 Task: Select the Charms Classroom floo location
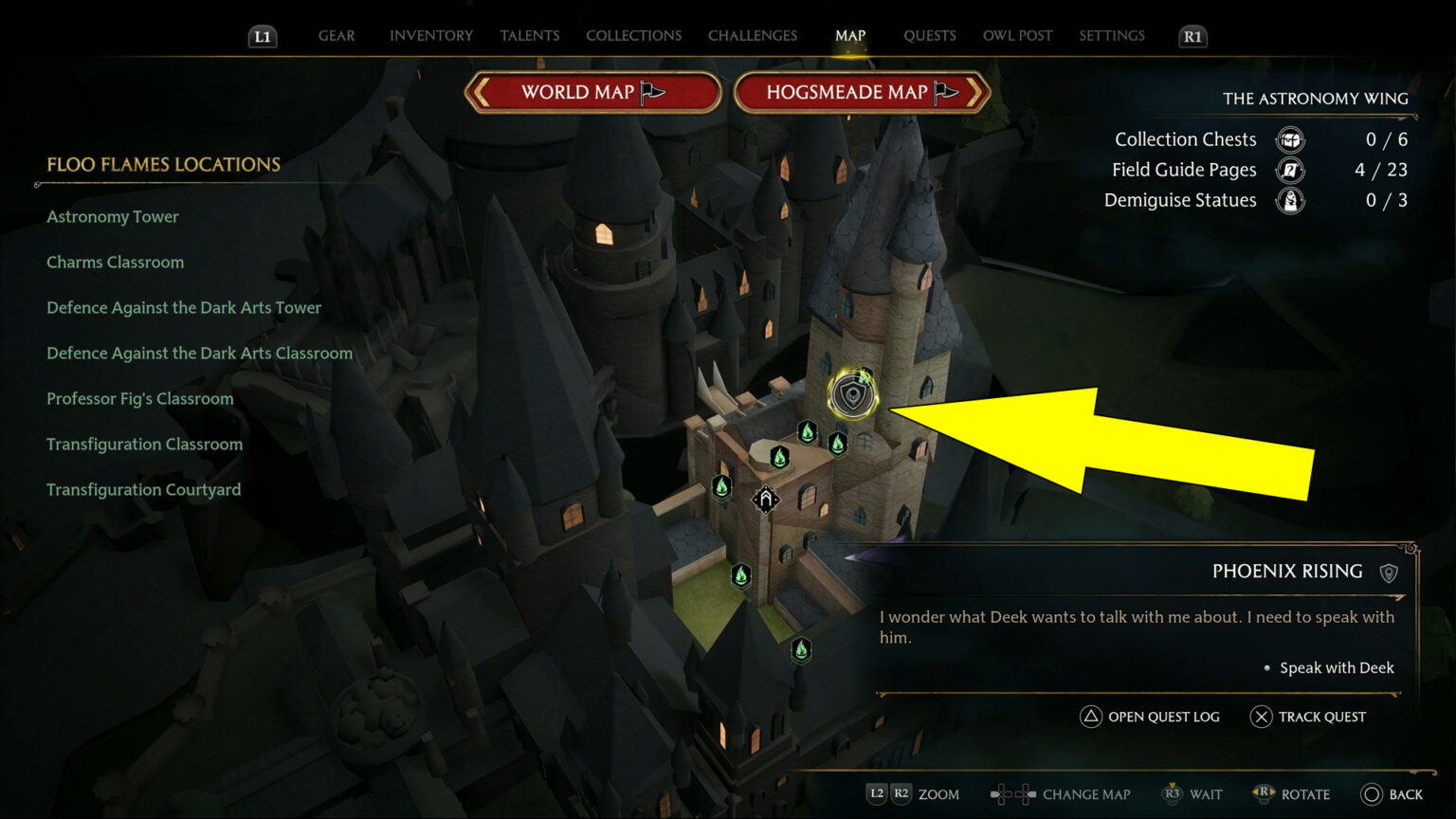click(115, 262)
